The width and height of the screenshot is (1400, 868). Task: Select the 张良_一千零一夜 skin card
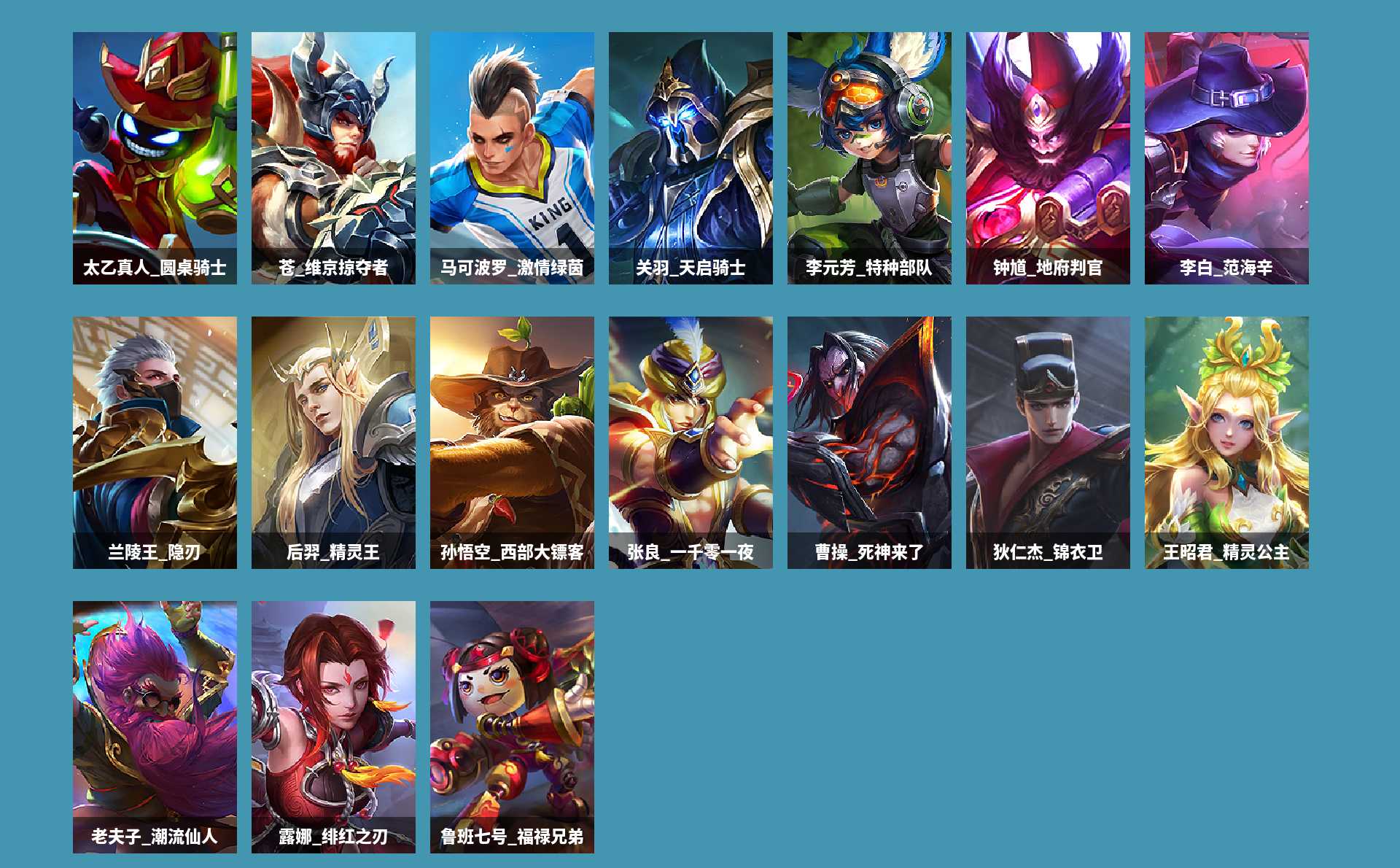(x=691, y=442)
